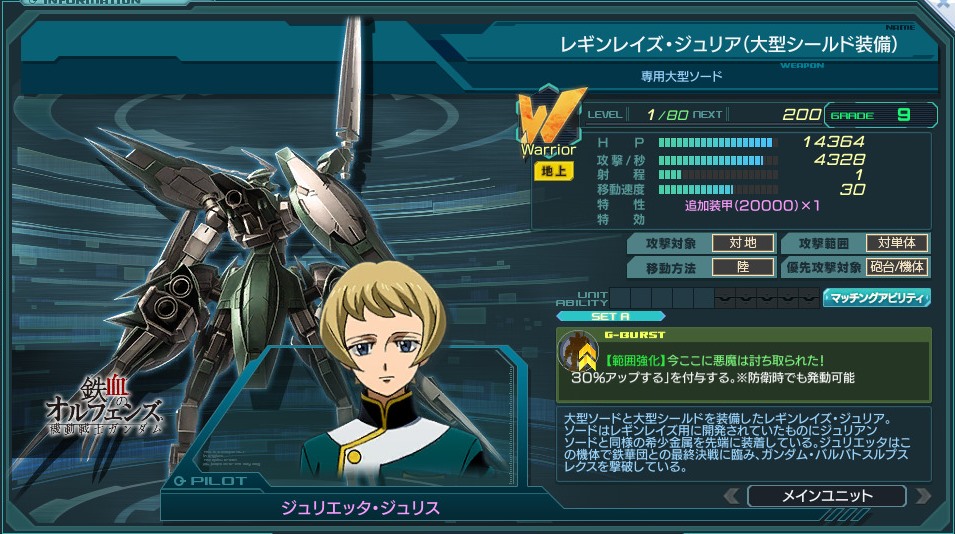Close the unit information window
Image resolution: width=955 pixels, height=534 pixels.
tap(943, 5)
